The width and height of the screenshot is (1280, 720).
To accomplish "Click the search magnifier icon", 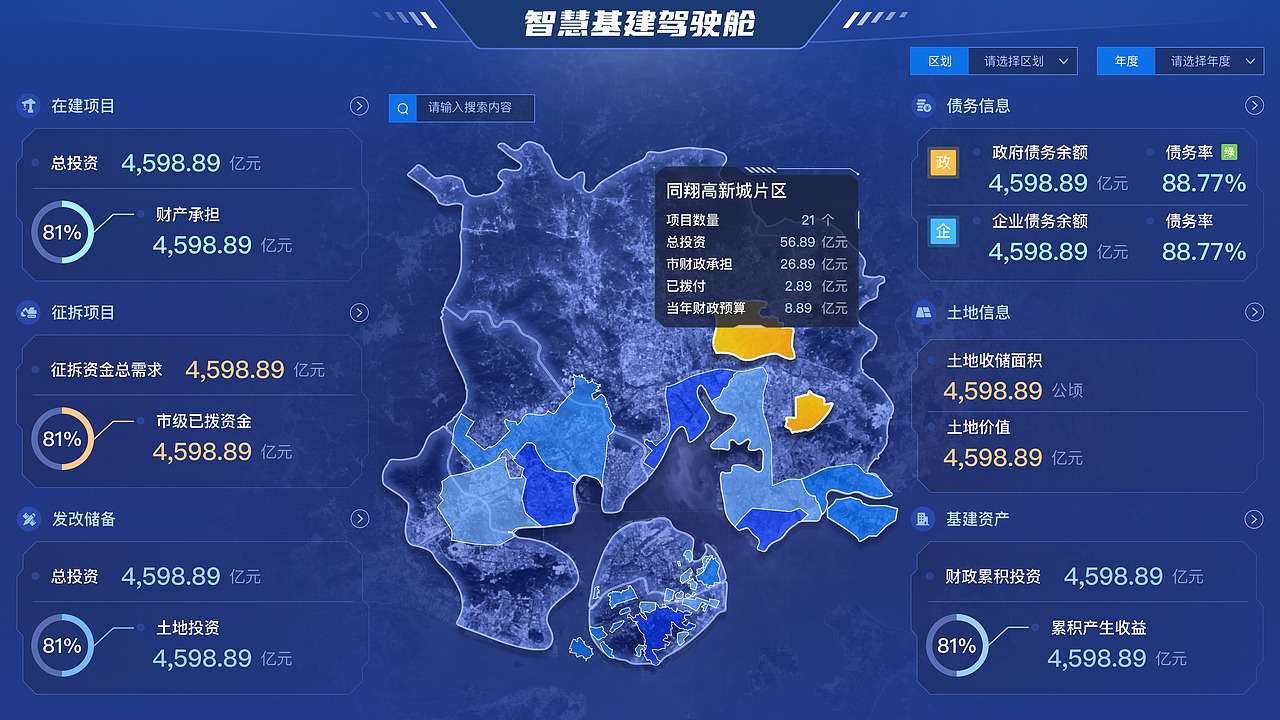I will coord(402,108).
